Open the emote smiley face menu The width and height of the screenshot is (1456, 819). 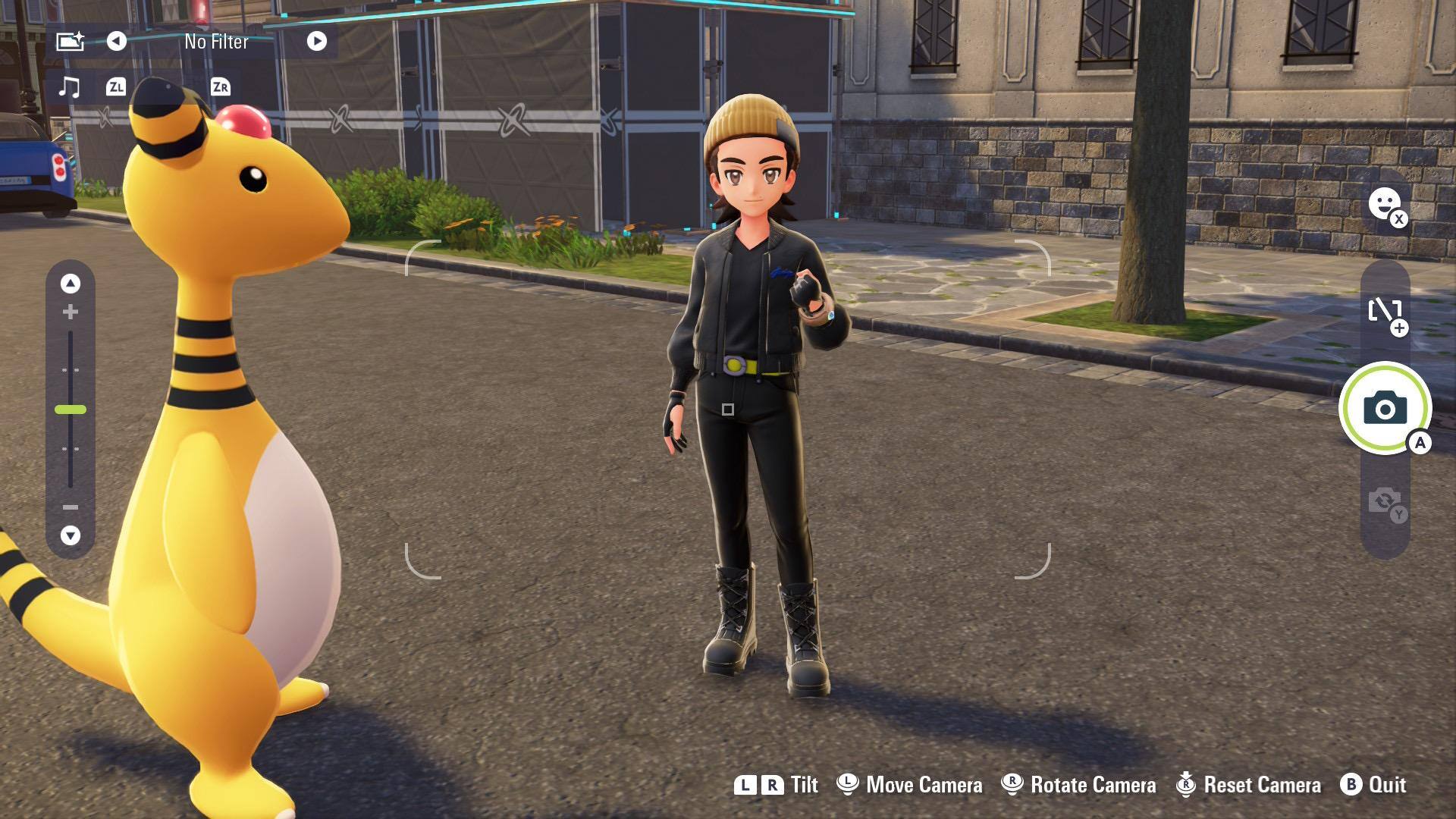(1385, 204)
